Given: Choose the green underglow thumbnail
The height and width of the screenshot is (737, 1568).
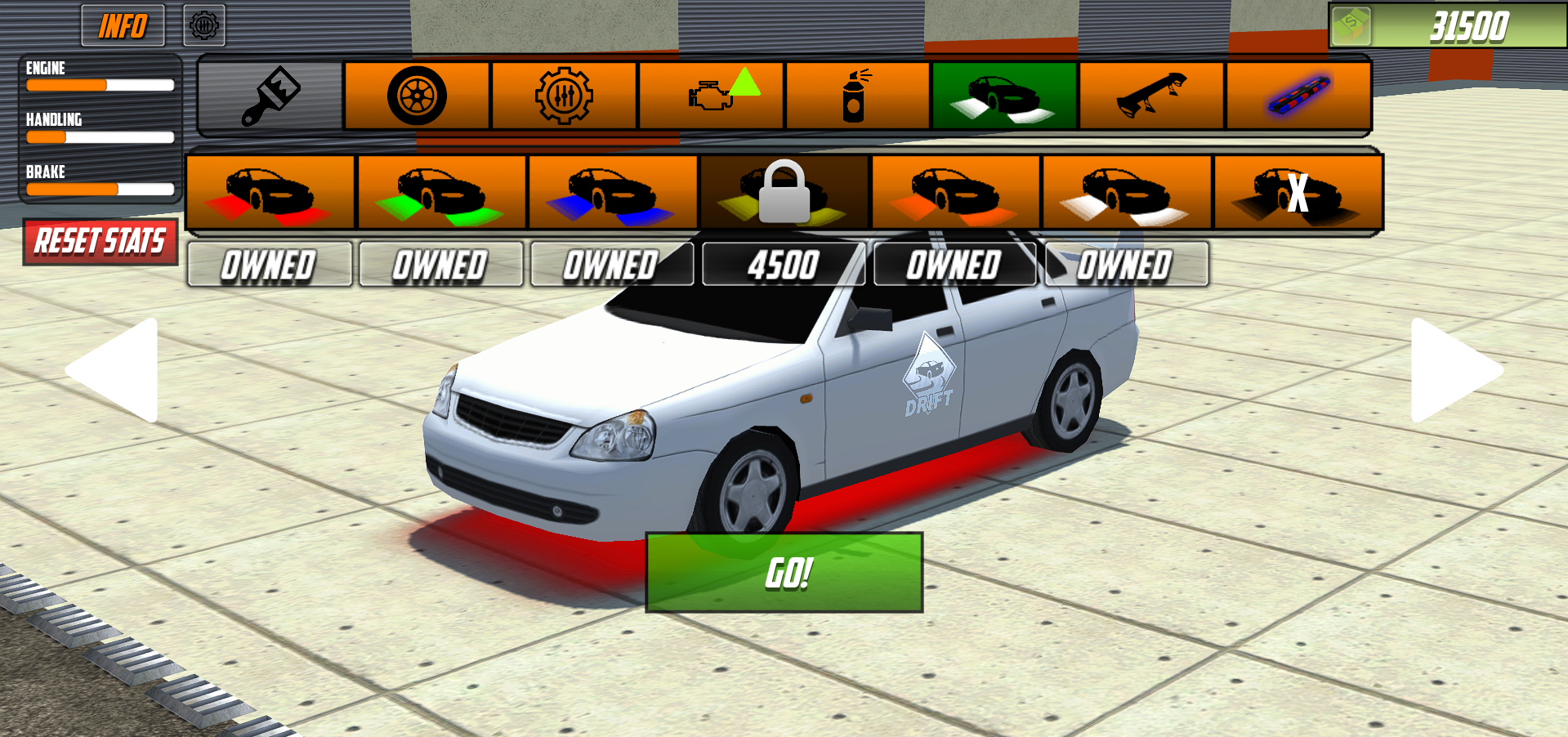Looking at the screenshot, I should [440, 190].
